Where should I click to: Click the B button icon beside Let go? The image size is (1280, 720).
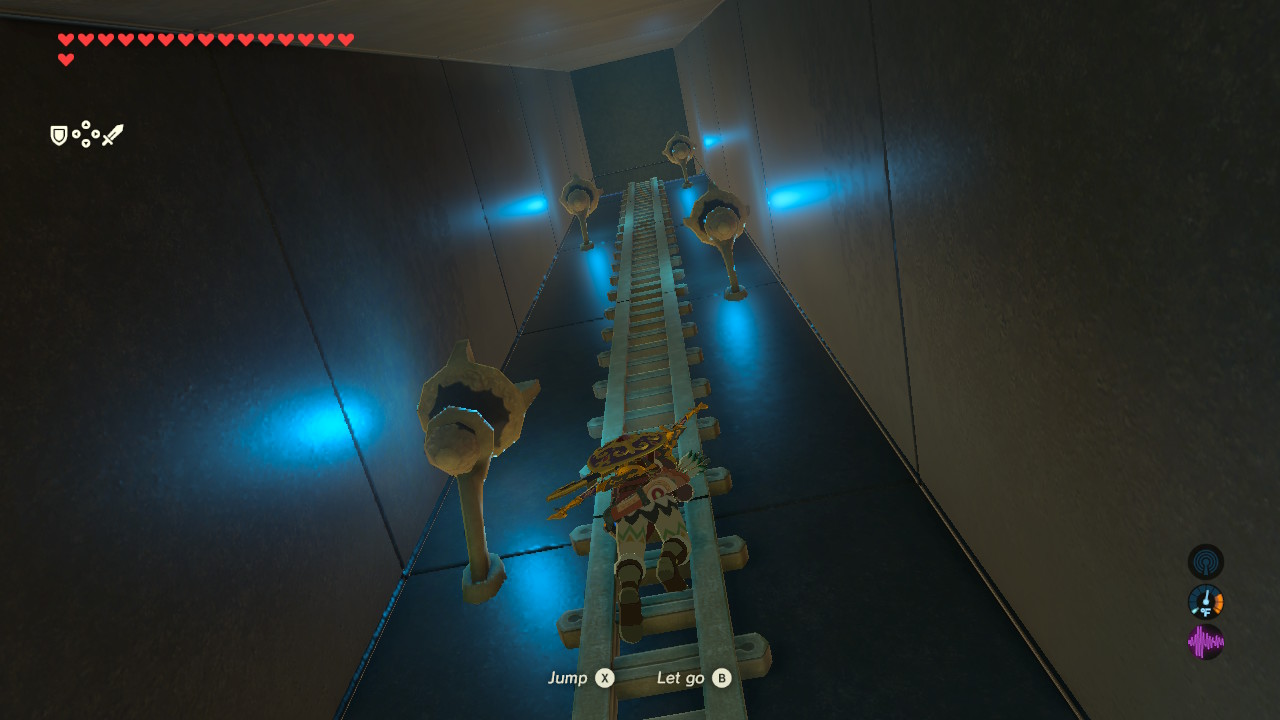click(721, 678)
